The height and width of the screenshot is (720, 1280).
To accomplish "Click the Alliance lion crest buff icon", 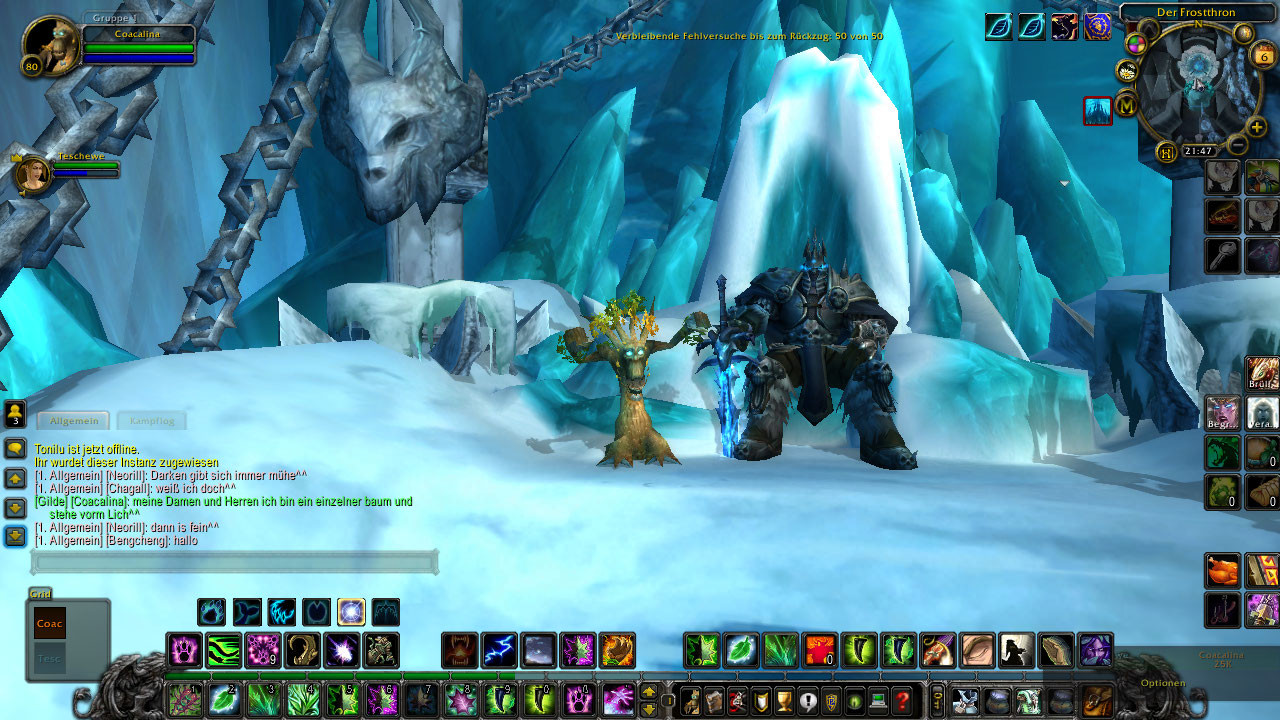I will [1097, 27].
